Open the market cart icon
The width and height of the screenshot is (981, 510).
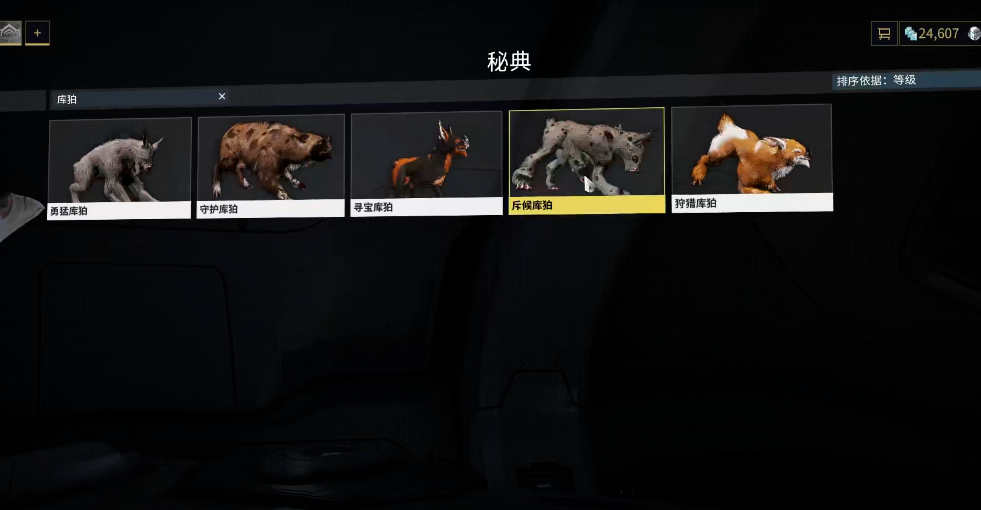pyautogui.click(x=883, y=33)
